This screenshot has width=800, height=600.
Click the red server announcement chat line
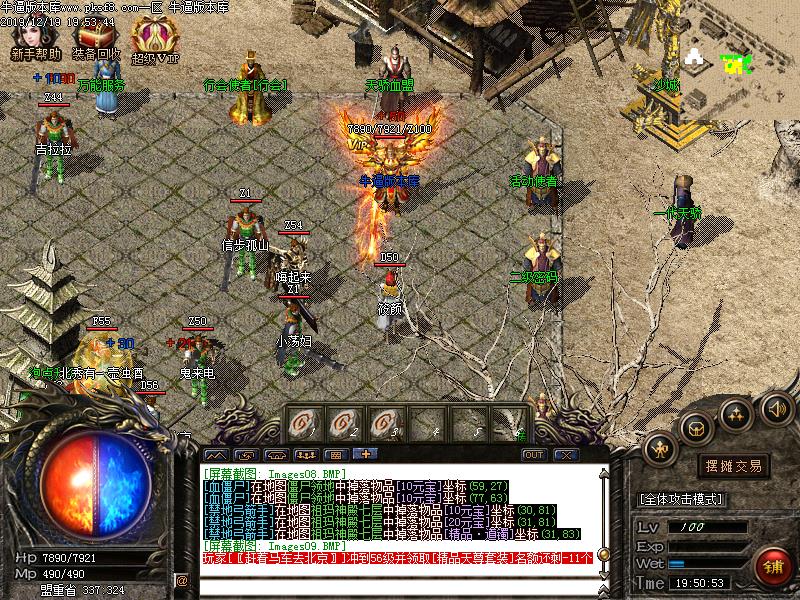400,558
